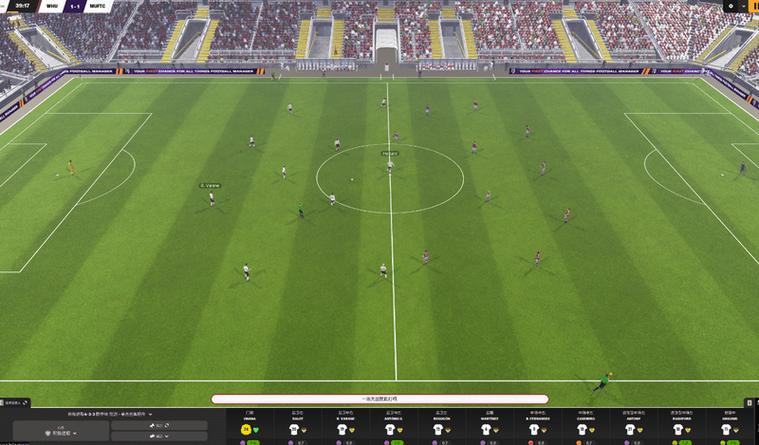Select B. Fernandes' player card
The image size is (759, 445).
coord(534,427)
